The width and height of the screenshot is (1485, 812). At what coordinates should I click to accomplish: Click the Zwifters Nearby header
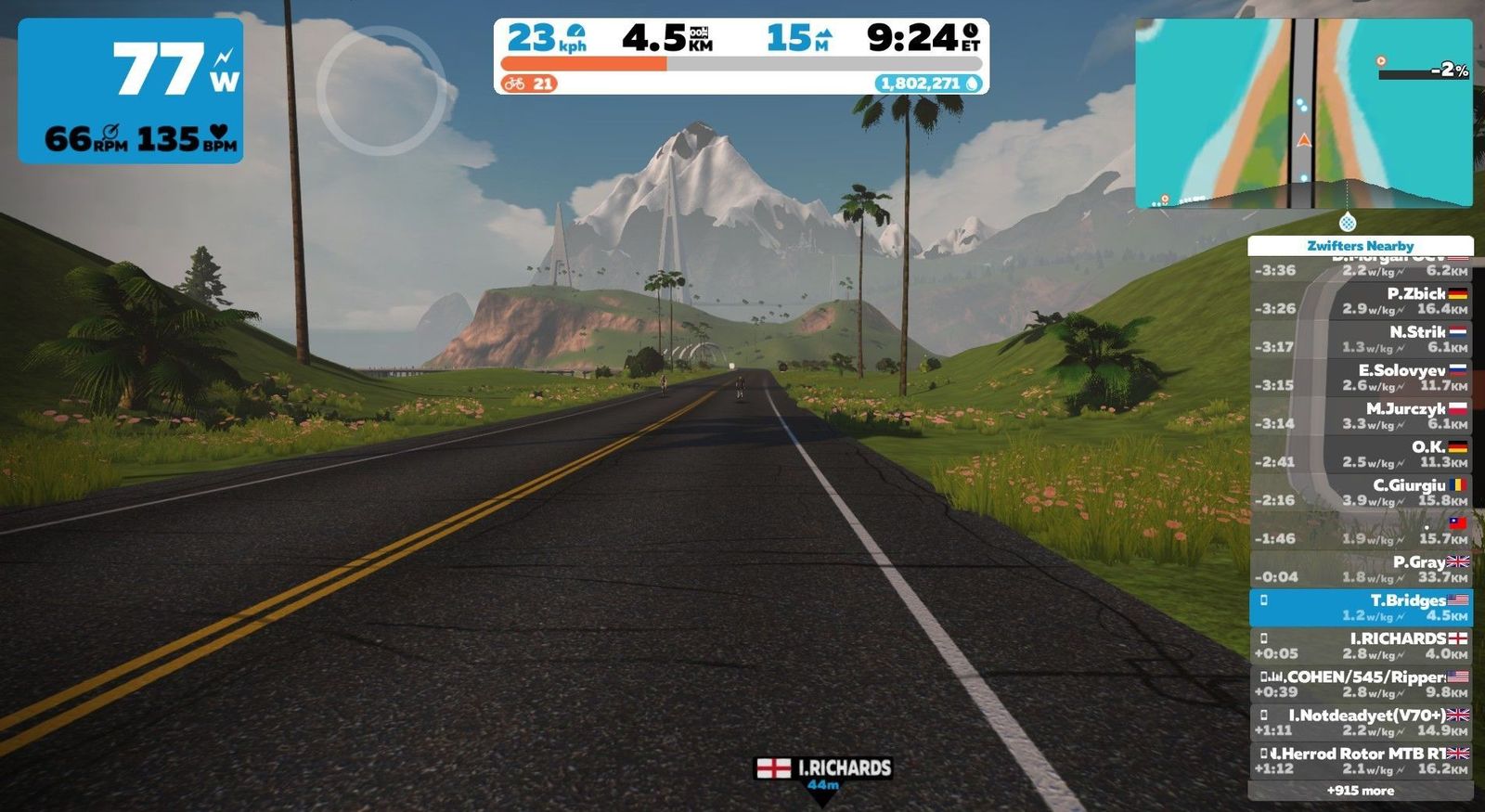pyautogui.click(x=1360, y=246)
